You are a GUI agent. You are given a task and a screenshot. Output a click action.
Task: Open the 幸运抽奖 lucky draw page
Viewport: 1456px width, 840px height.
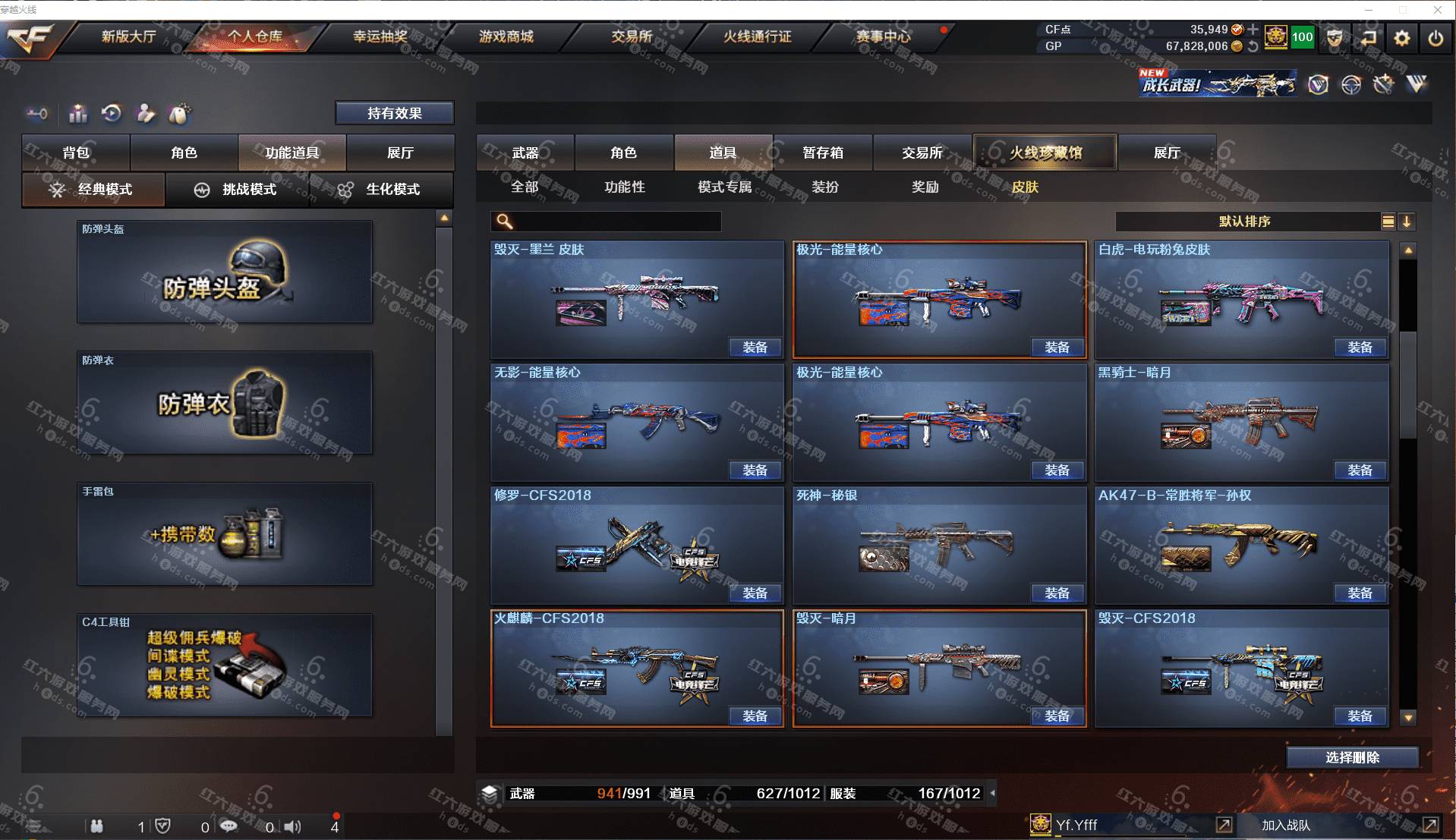(x=380, y=36)
